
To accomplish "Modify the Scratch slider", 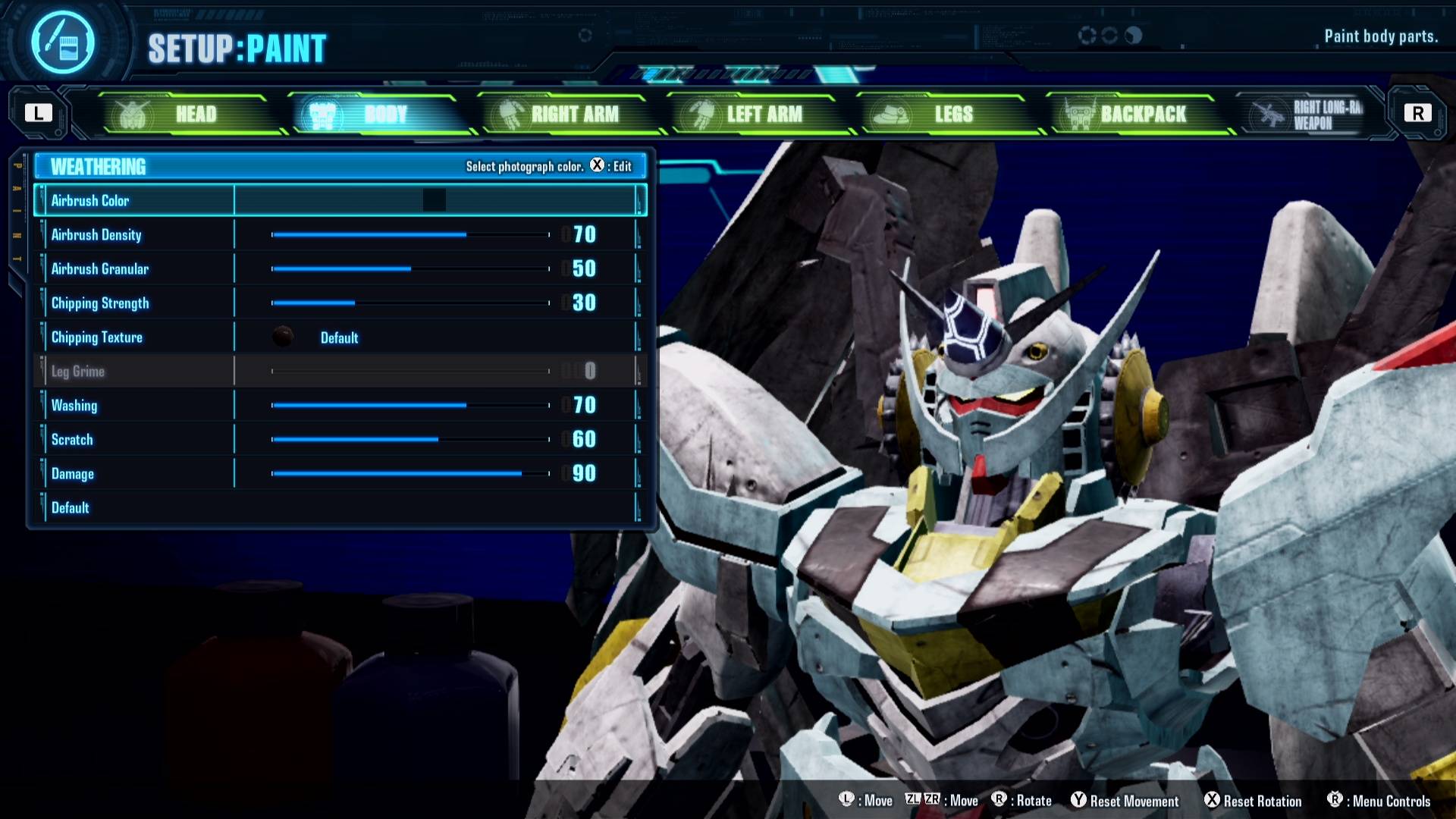I will coord(409,440).
